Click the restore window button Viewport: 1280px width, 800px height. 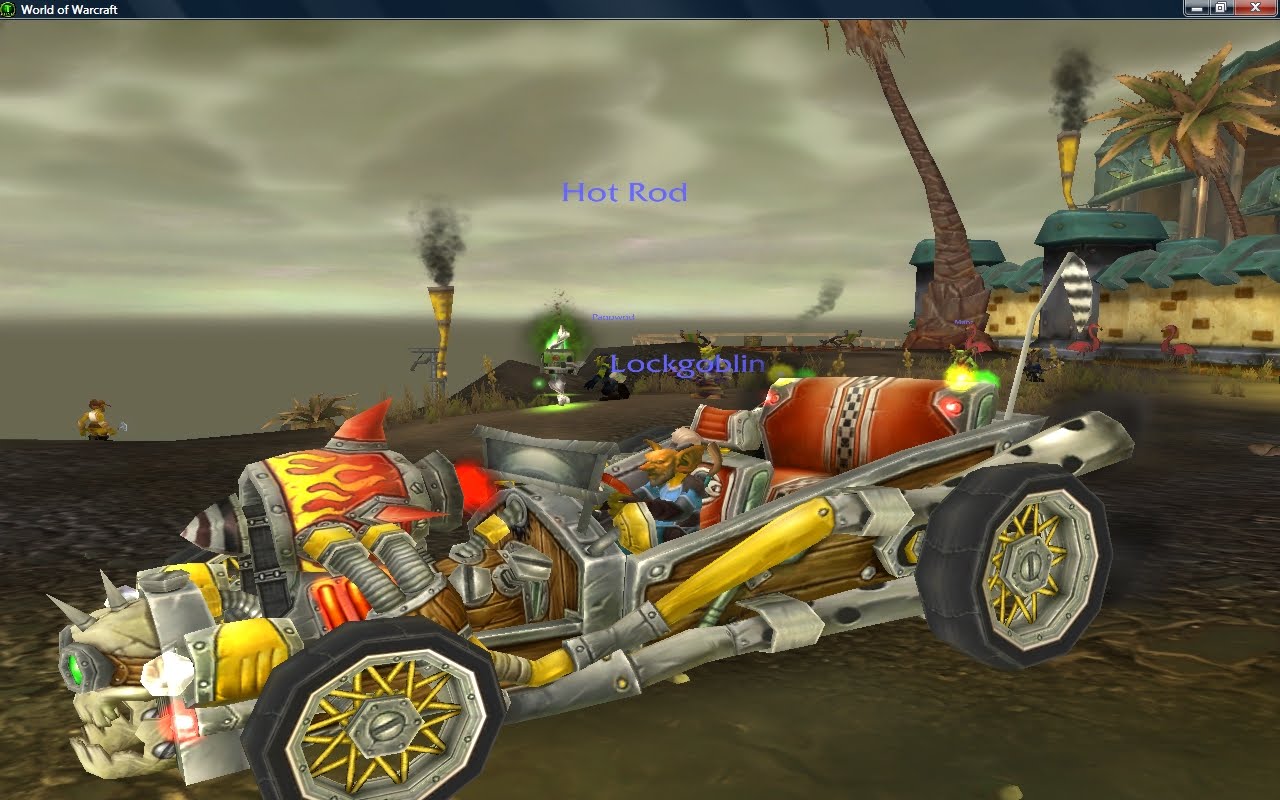[1221, 8]
